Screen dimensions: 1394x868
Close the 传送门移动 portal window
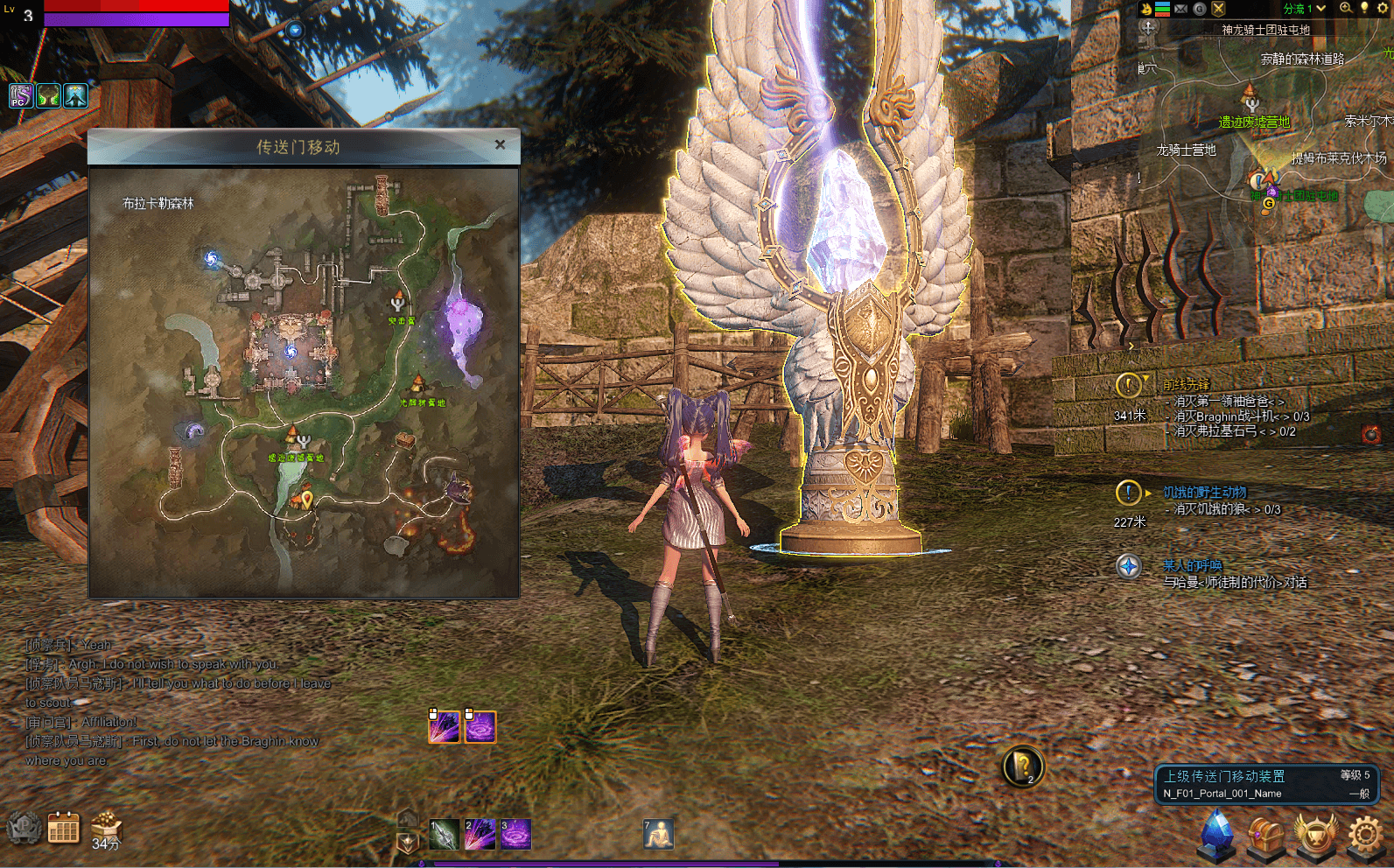[500, 144]
